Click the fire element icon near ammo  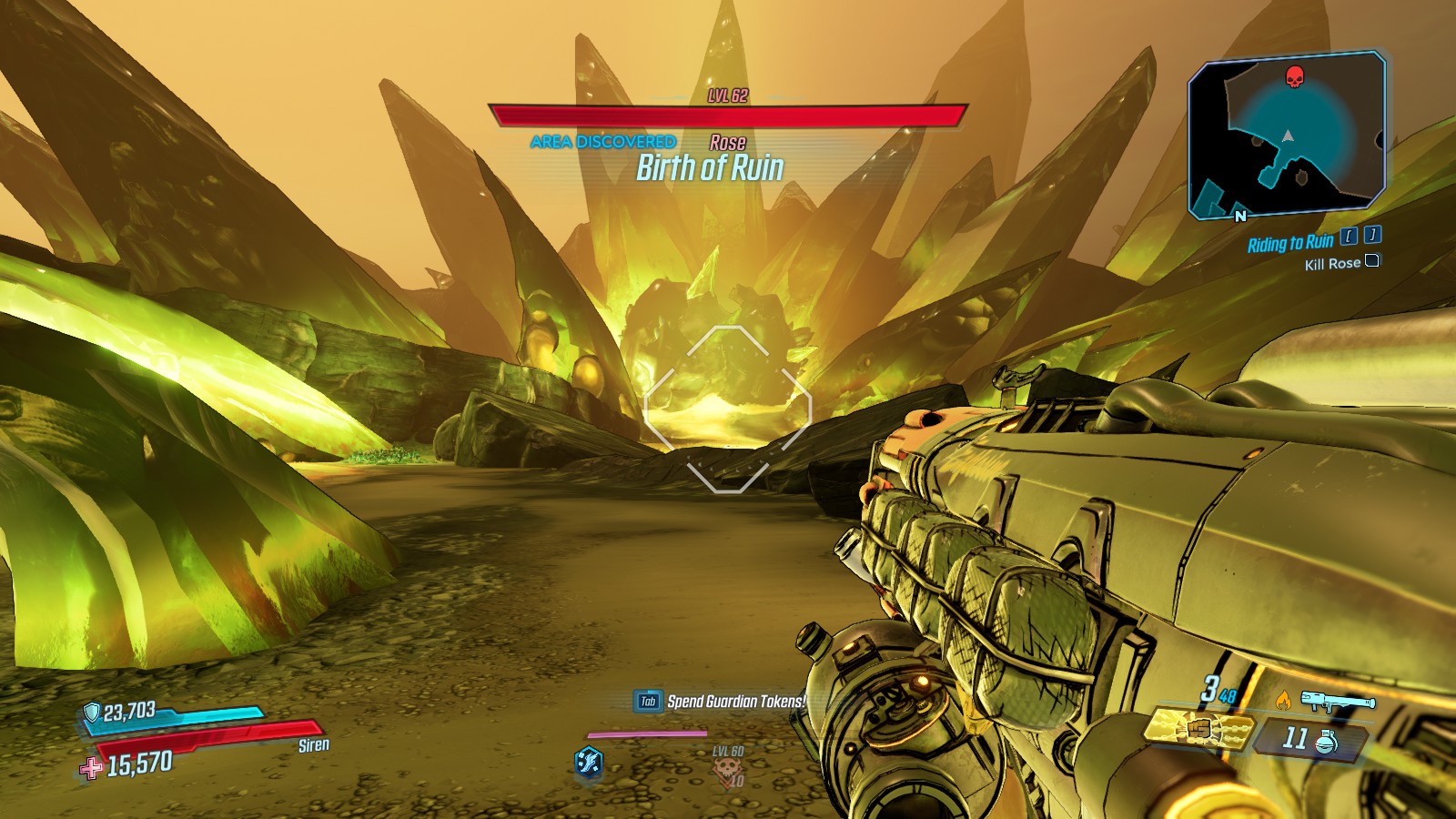click(x=1283, y=700)
